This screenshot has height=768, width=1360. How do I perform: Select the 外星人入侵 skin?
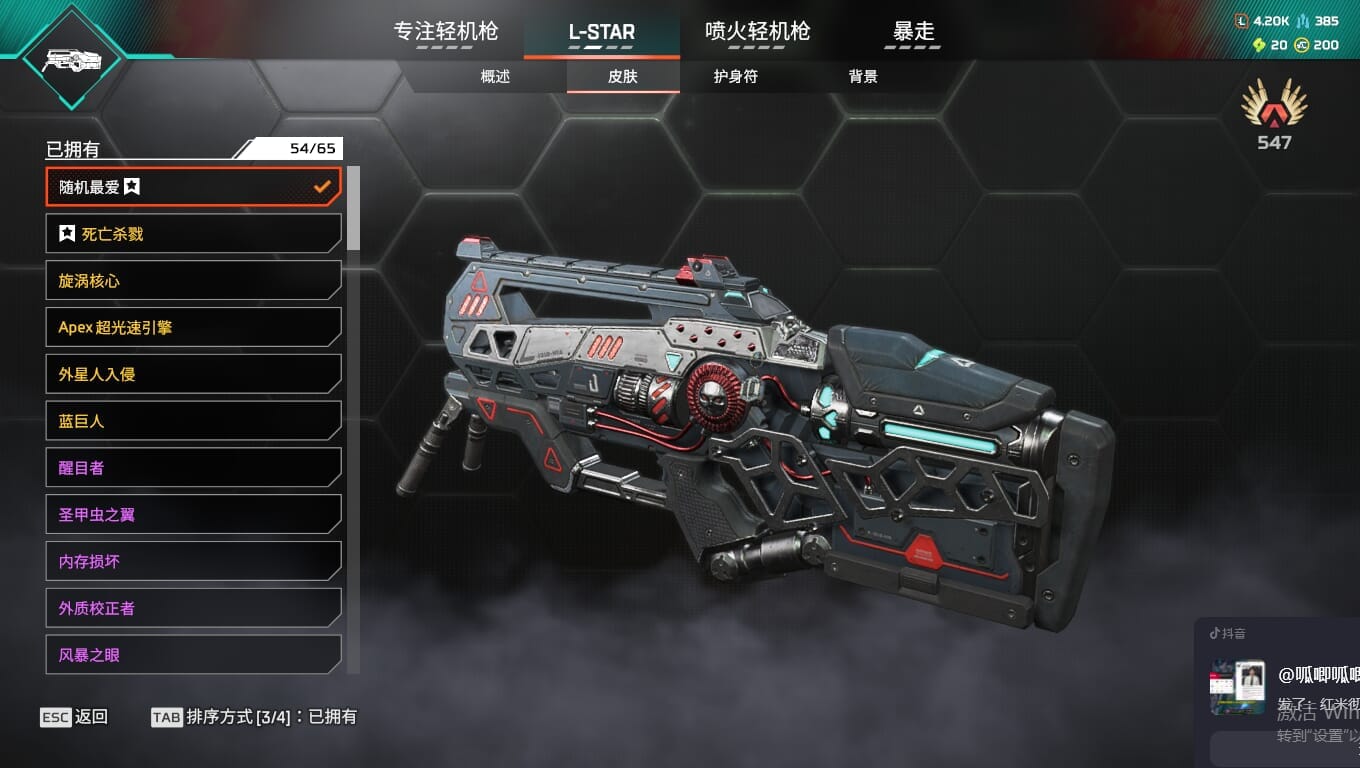(194, 374)
